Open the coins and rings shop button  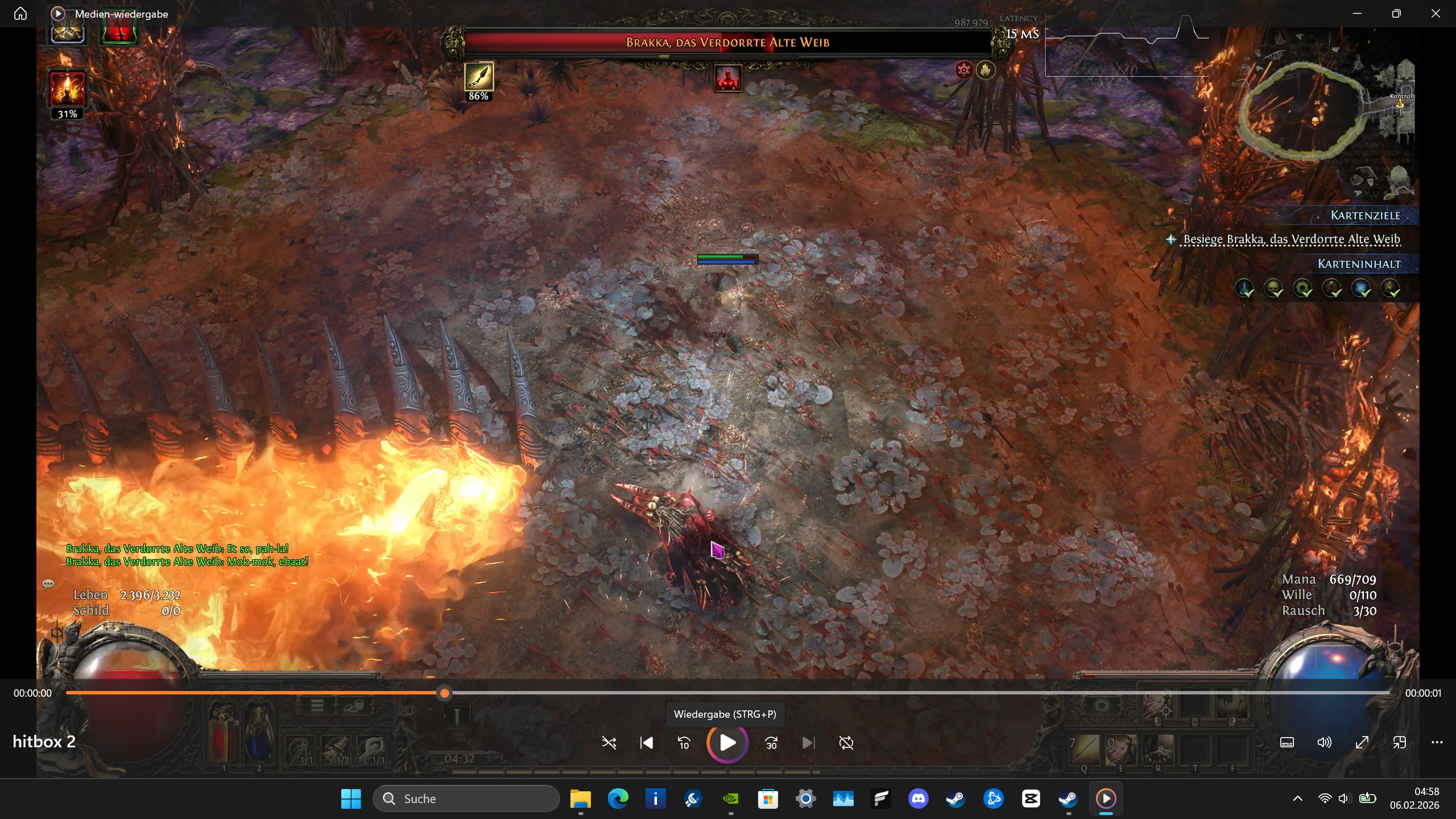[353, 706]
